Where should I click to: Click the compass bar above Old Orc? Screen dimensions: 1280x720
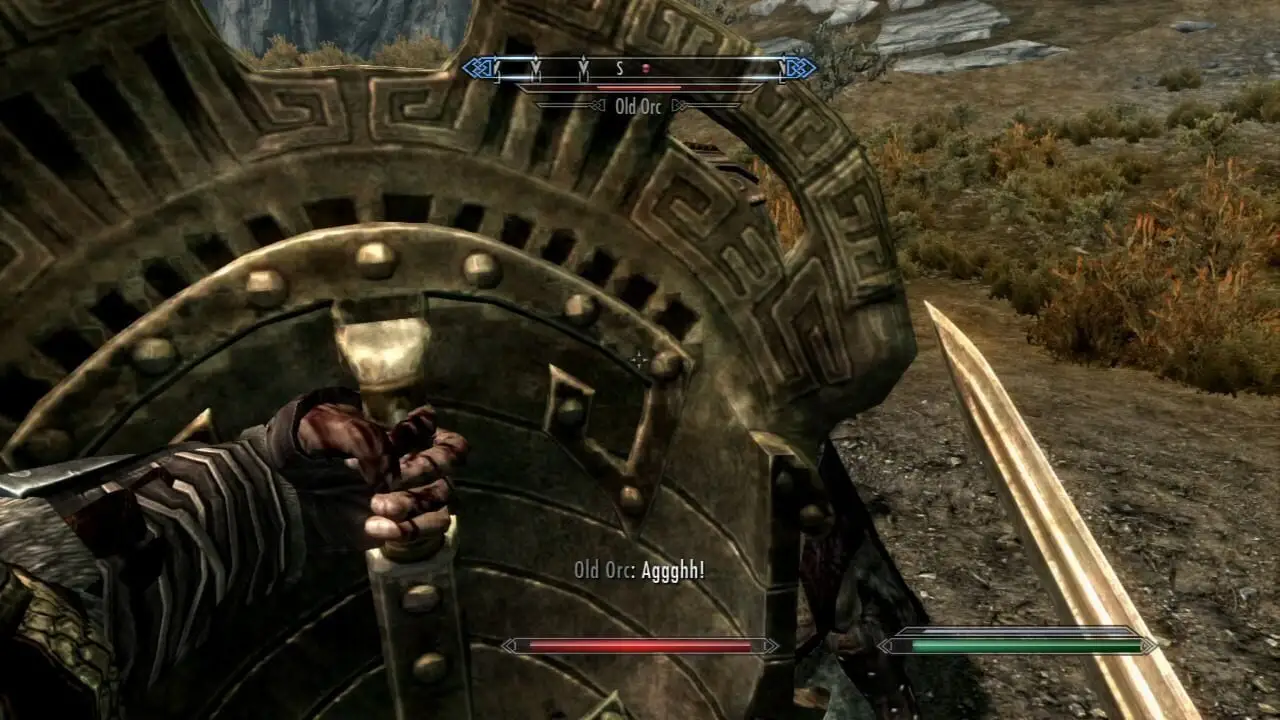click(638, 68)
